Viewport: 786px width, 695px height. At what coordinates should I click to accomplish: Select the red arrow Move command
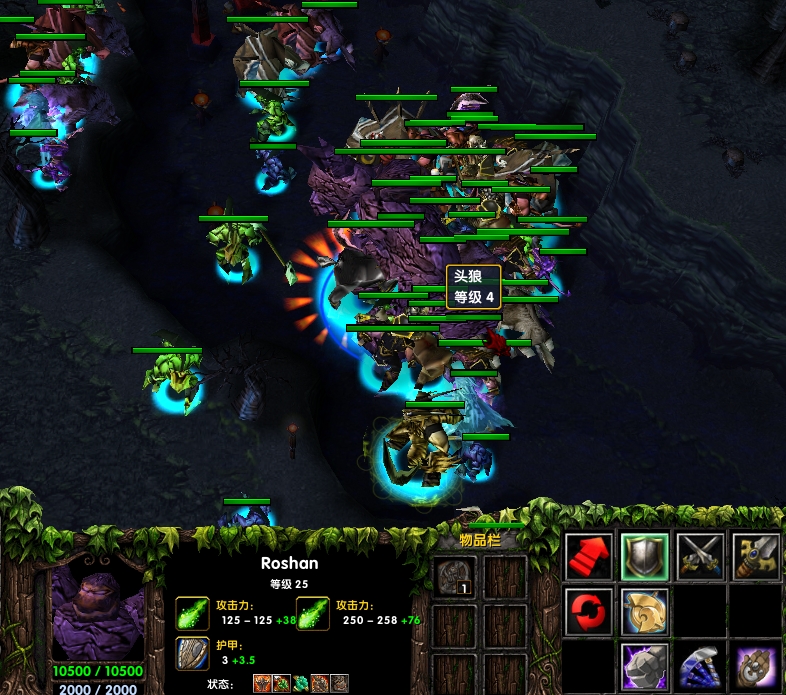pyautogui.click(x=590, y=555)
